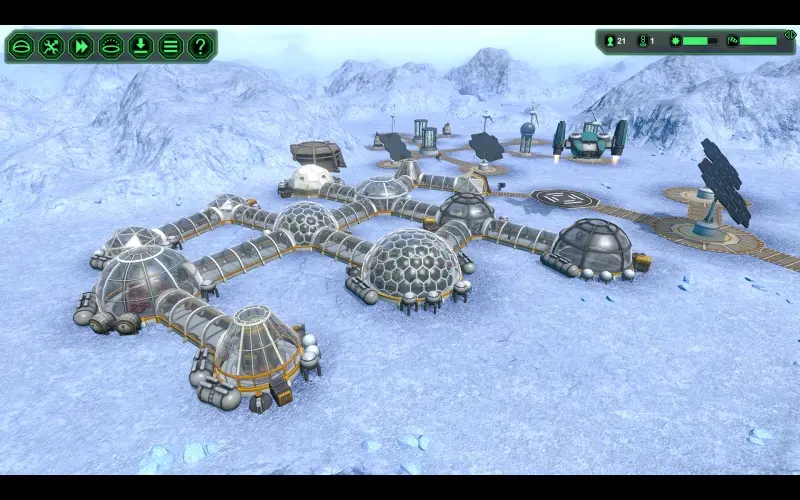Select the wrench and screwdriver edit tool

coord(51,46)
